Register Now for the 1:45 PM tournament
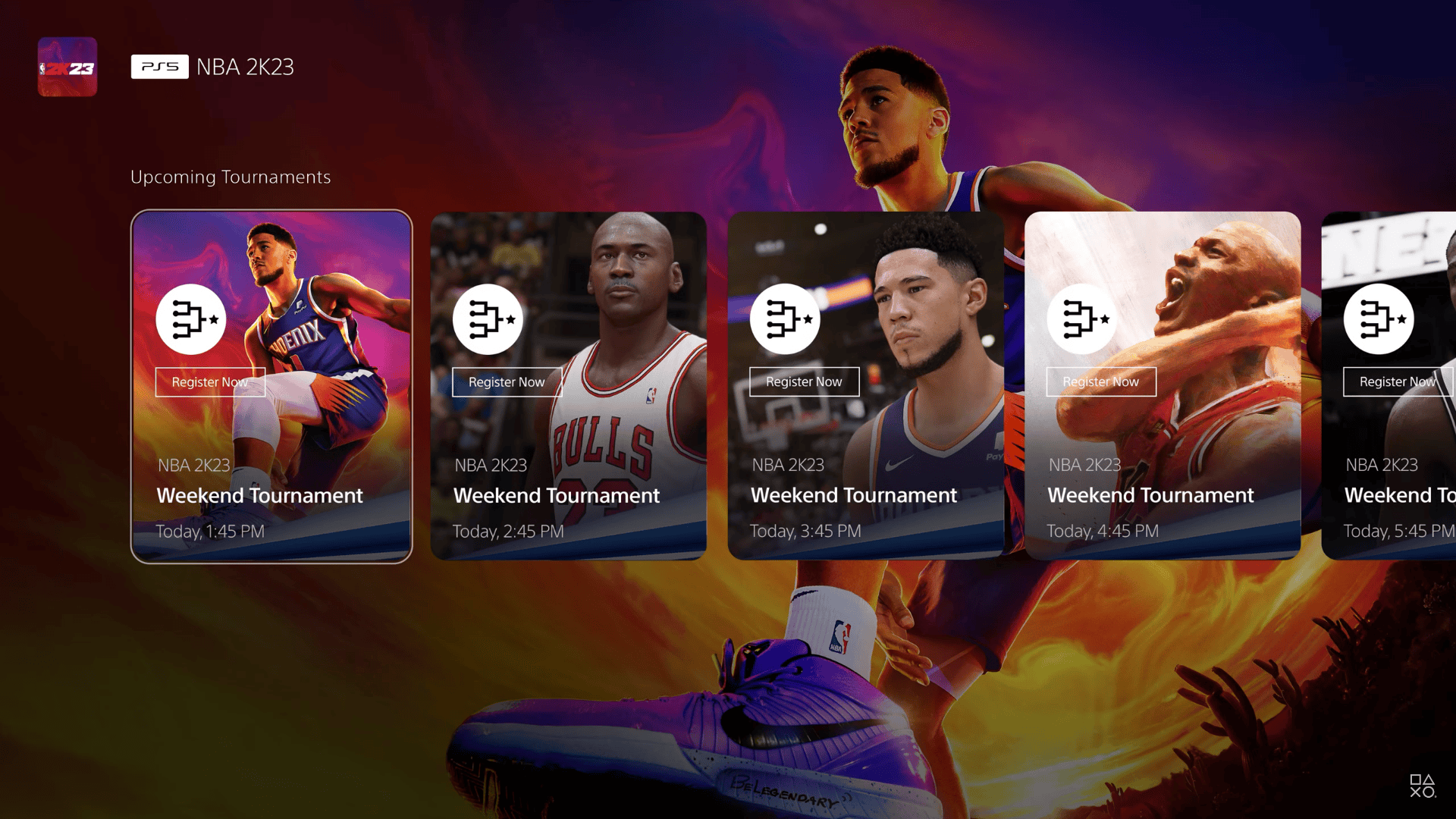 click(210, 382)
